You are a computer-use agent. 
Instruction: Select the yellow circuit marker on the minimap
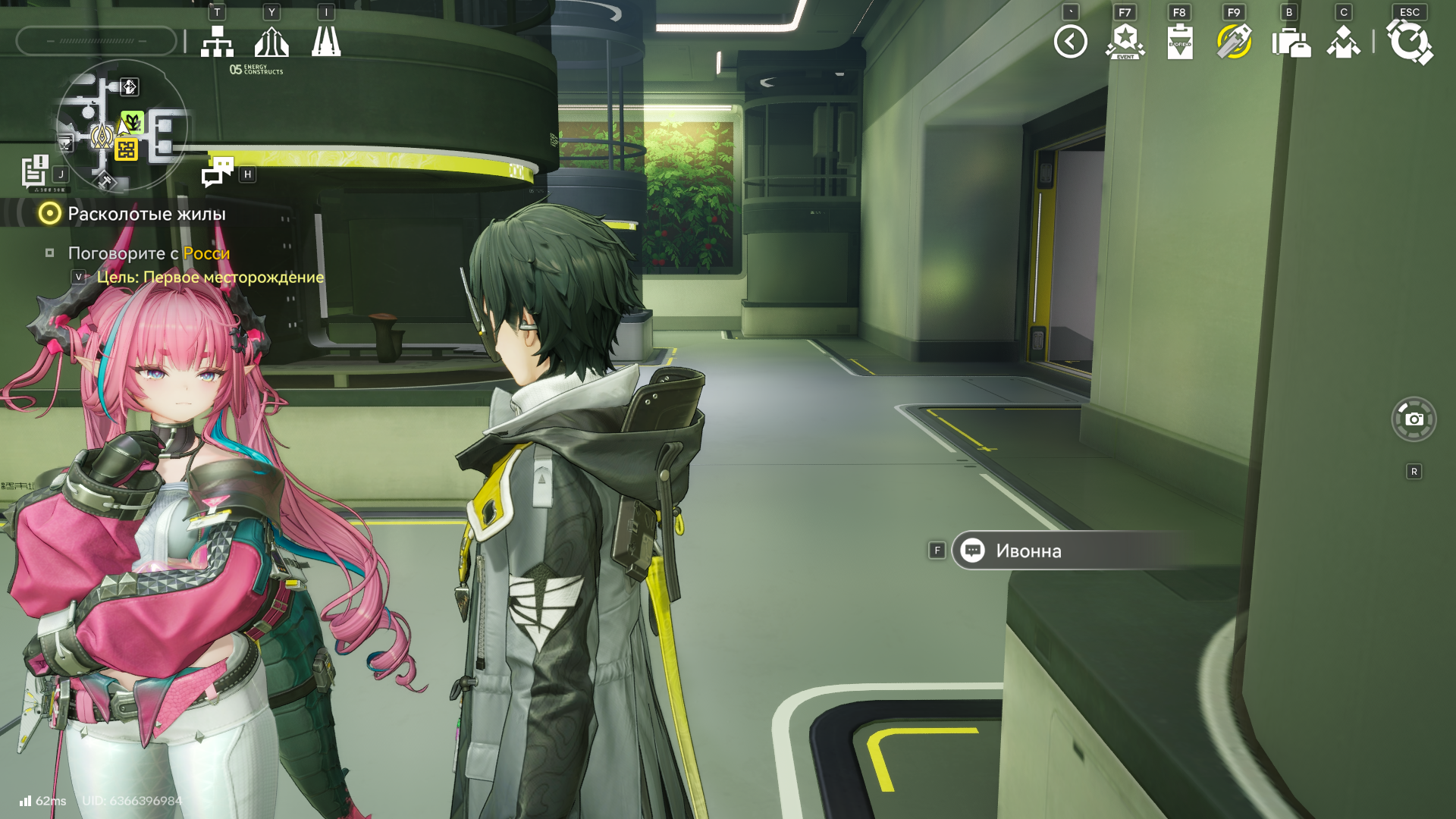tap(127, 149)
